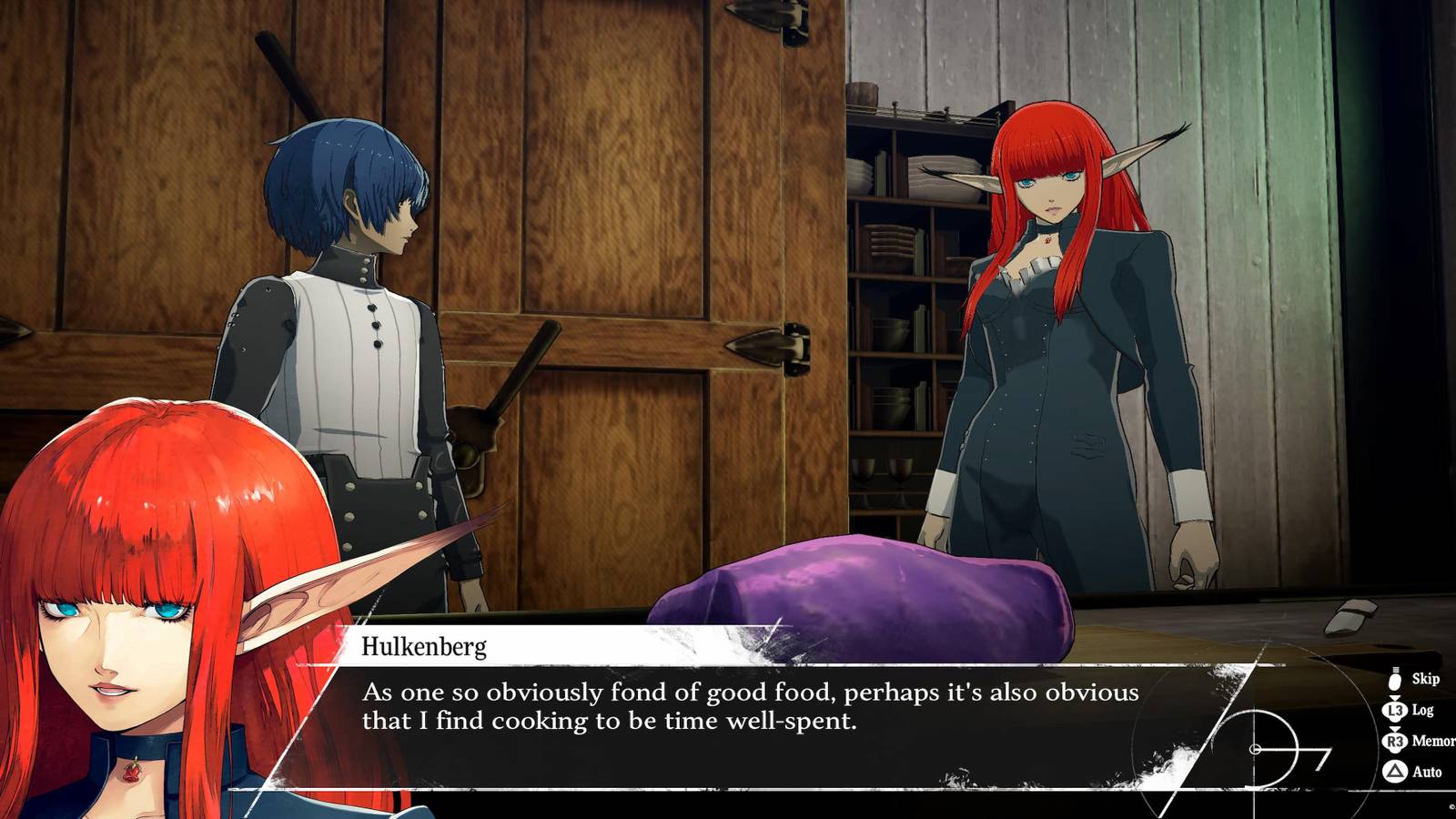Select the Hulkenberg name plate

click(426, 648)
